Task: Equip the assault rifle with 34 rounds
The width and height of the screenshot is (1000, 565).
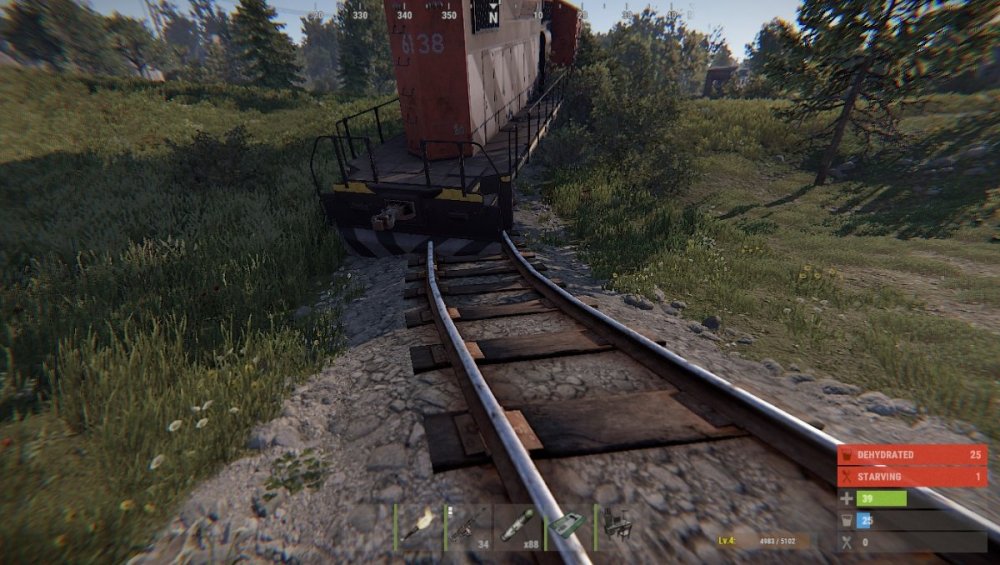Action: (469, 526)
